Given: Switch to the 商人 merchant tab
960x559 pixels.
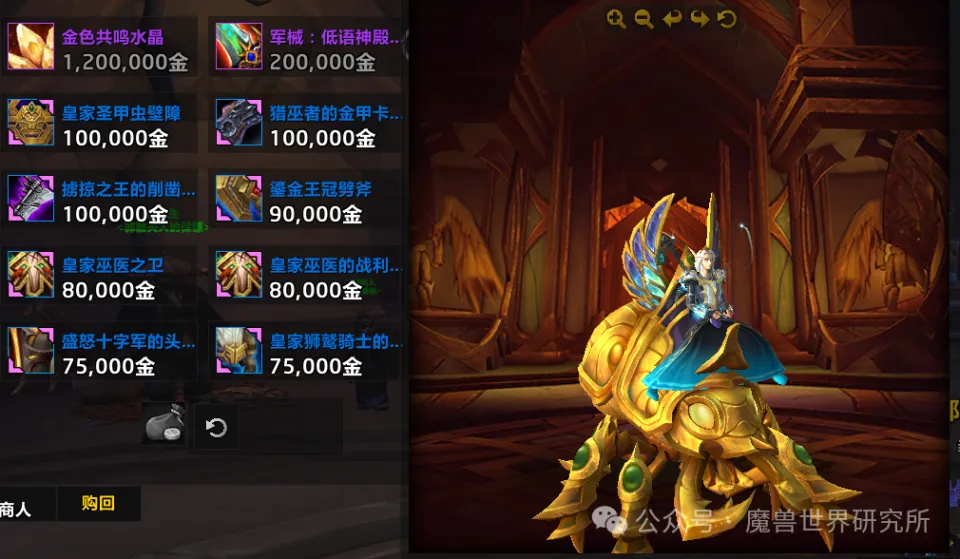Looking at the screenshot, I should click(x=17, y=508).
